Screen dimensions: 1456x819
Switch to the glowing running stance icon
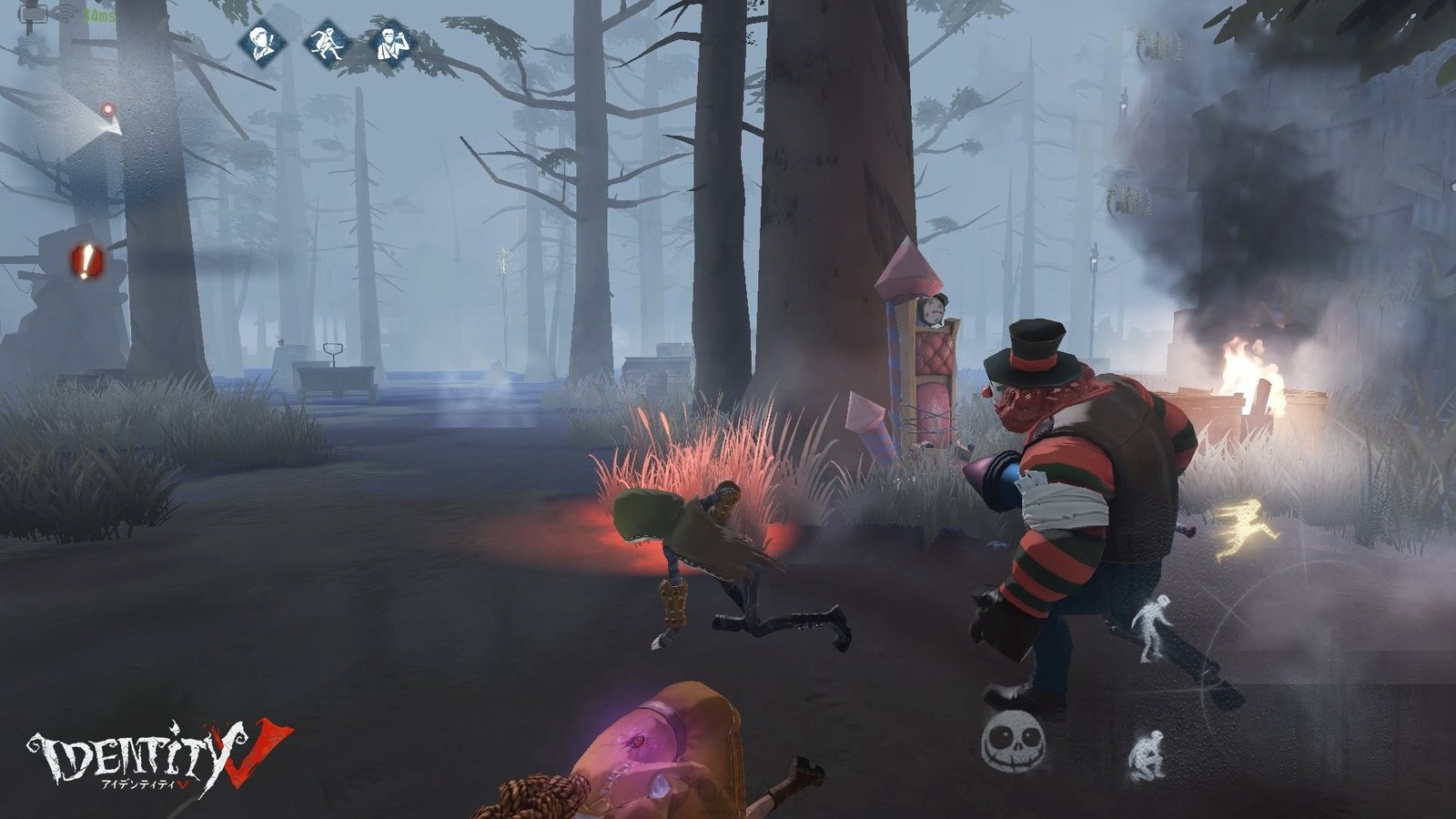(x=1249, y=528)
